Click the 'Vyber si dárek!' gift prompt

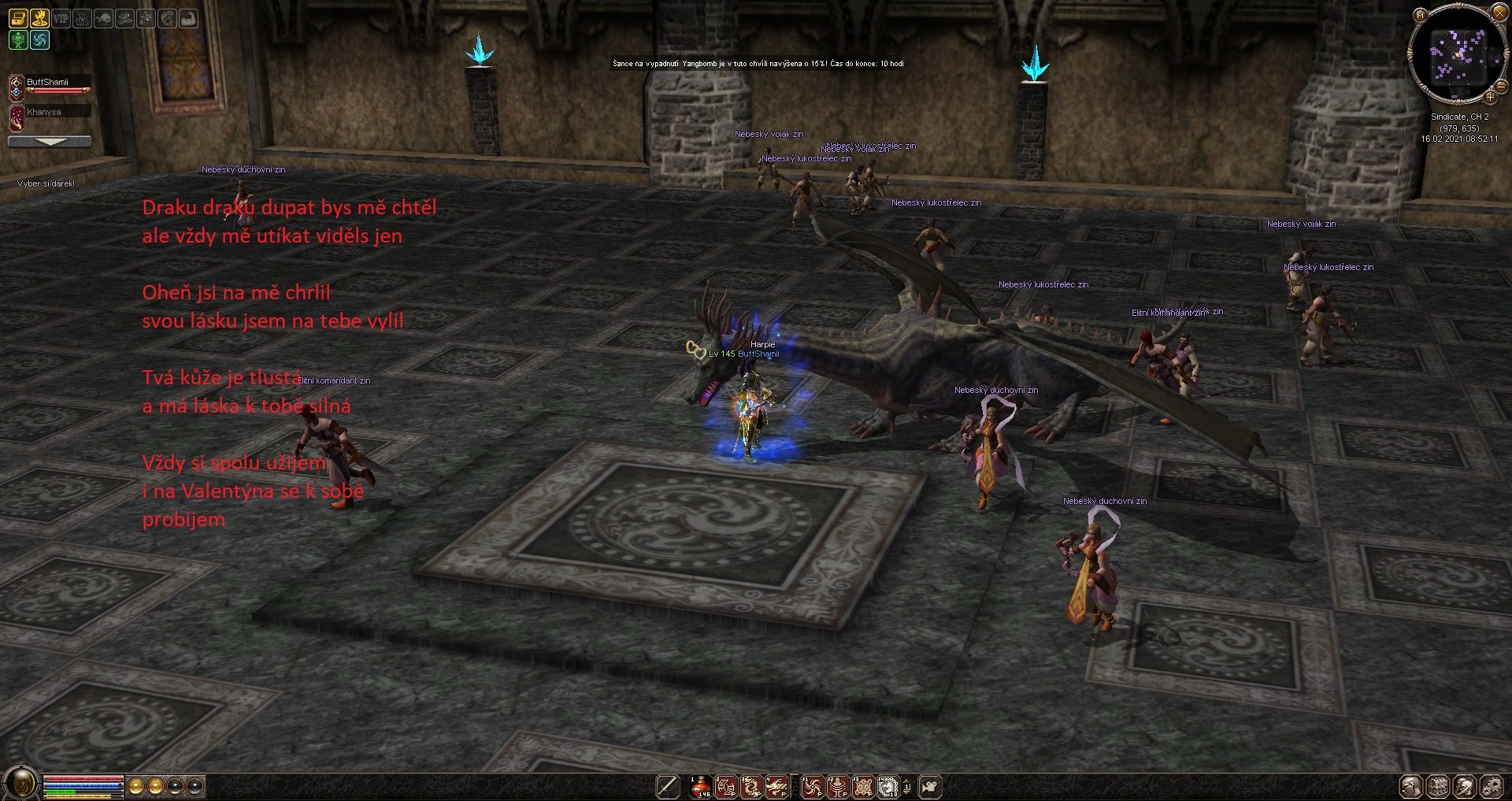46,184
